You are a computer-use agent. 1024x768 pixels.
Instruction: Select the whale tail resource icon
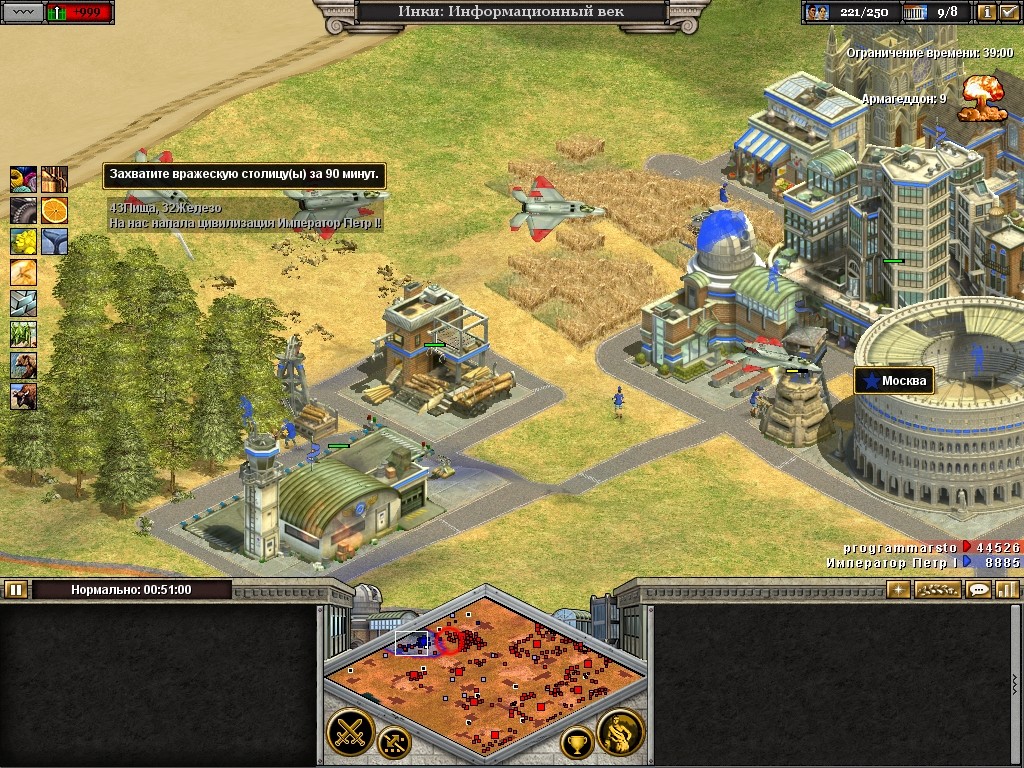click(x=54, y=241)
